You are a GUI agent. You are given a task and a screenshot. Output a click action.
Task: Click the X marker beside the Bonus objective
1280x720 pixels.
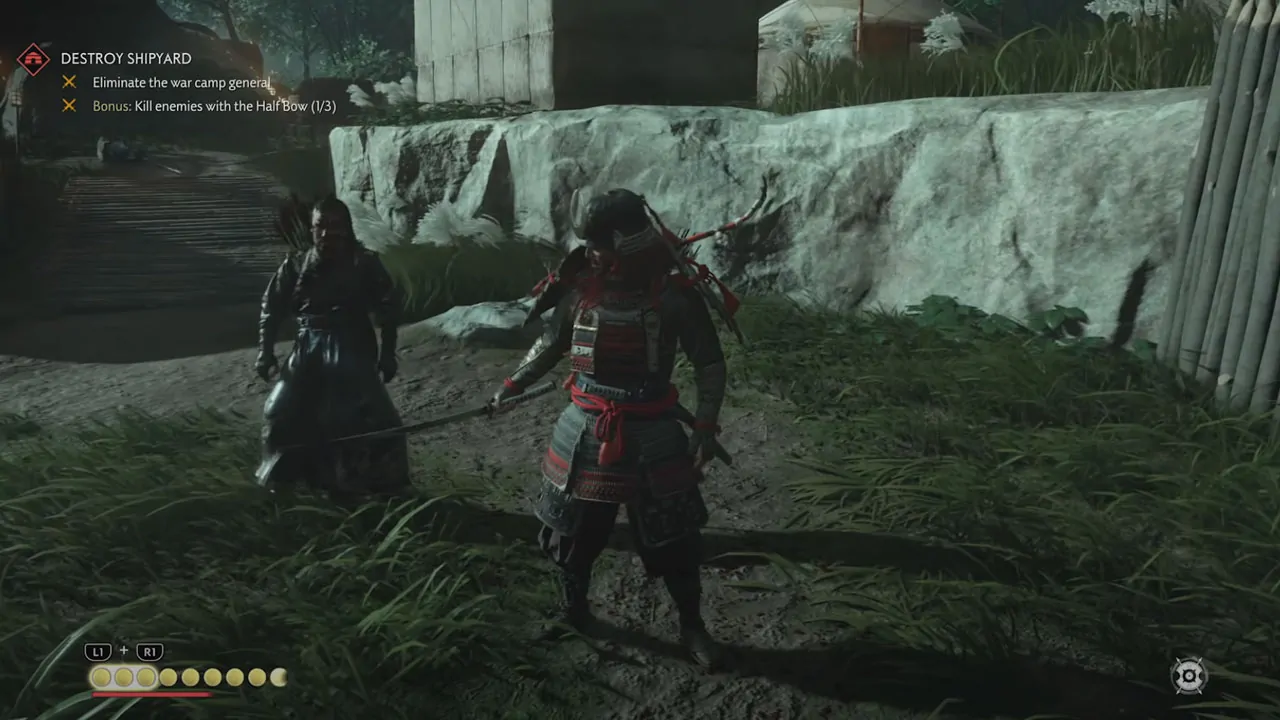[68, 106]
